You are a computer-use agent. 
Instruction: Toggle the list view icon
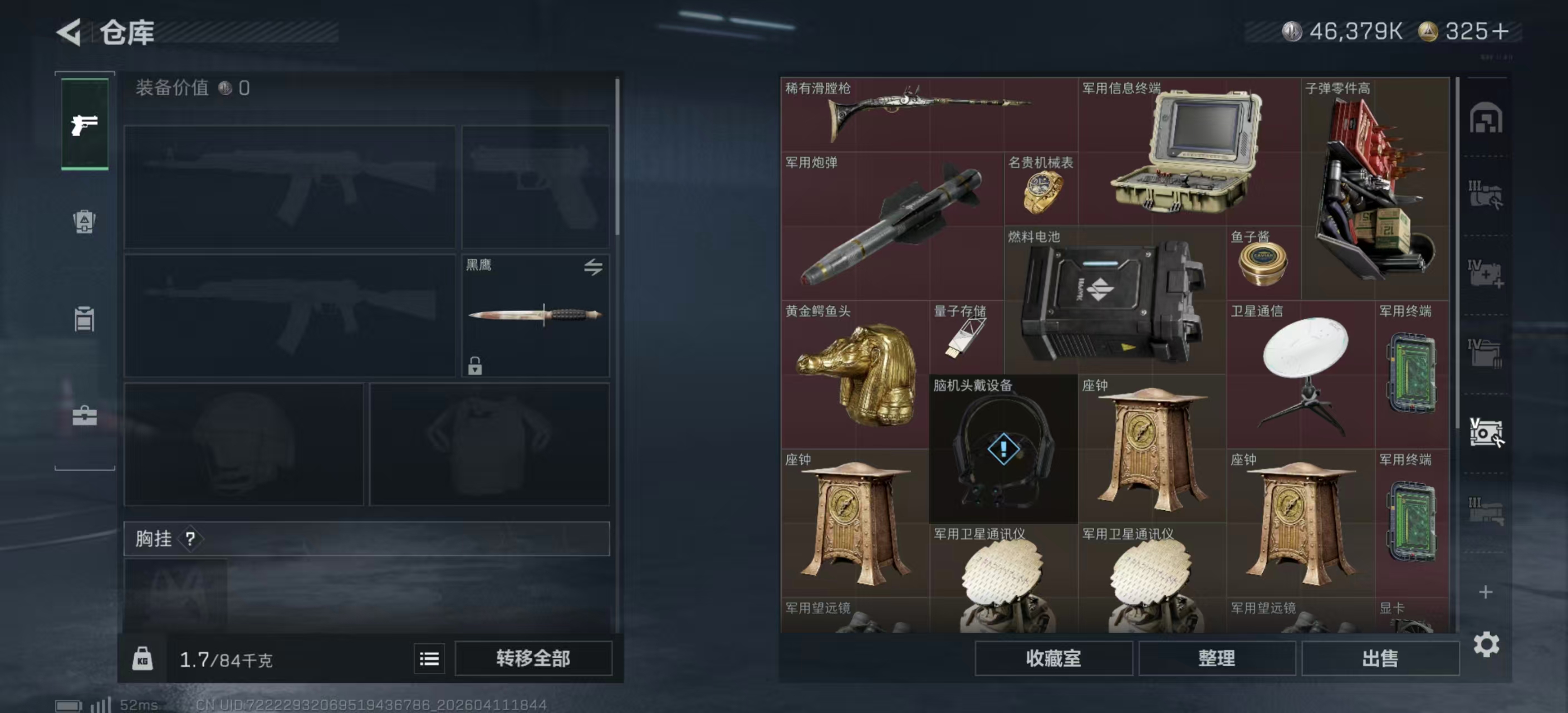(x=429, y=658)
